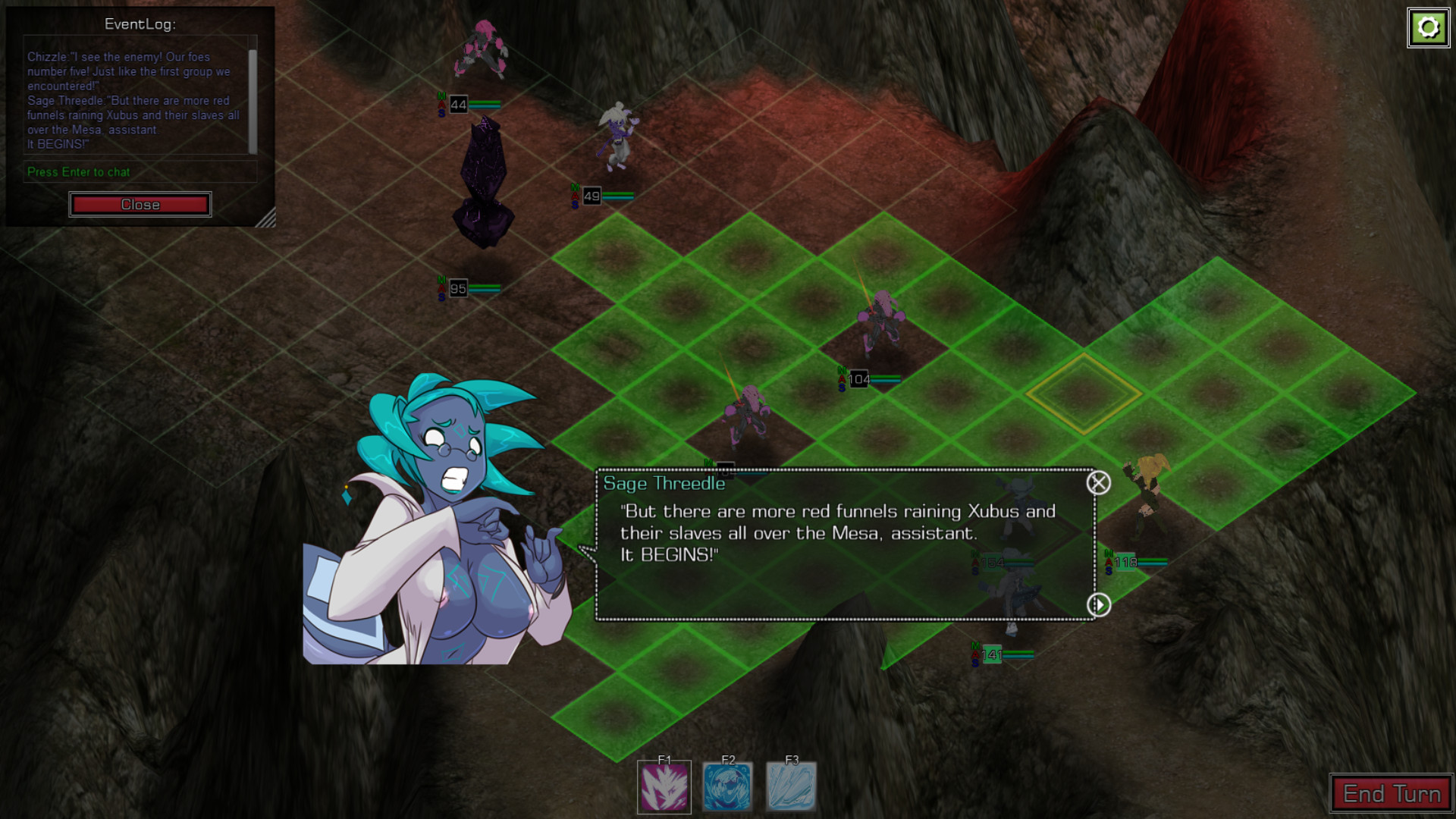Screen dimensions: 1456x819
Task: Click the chat input field in EventLog
Action: 136,172
